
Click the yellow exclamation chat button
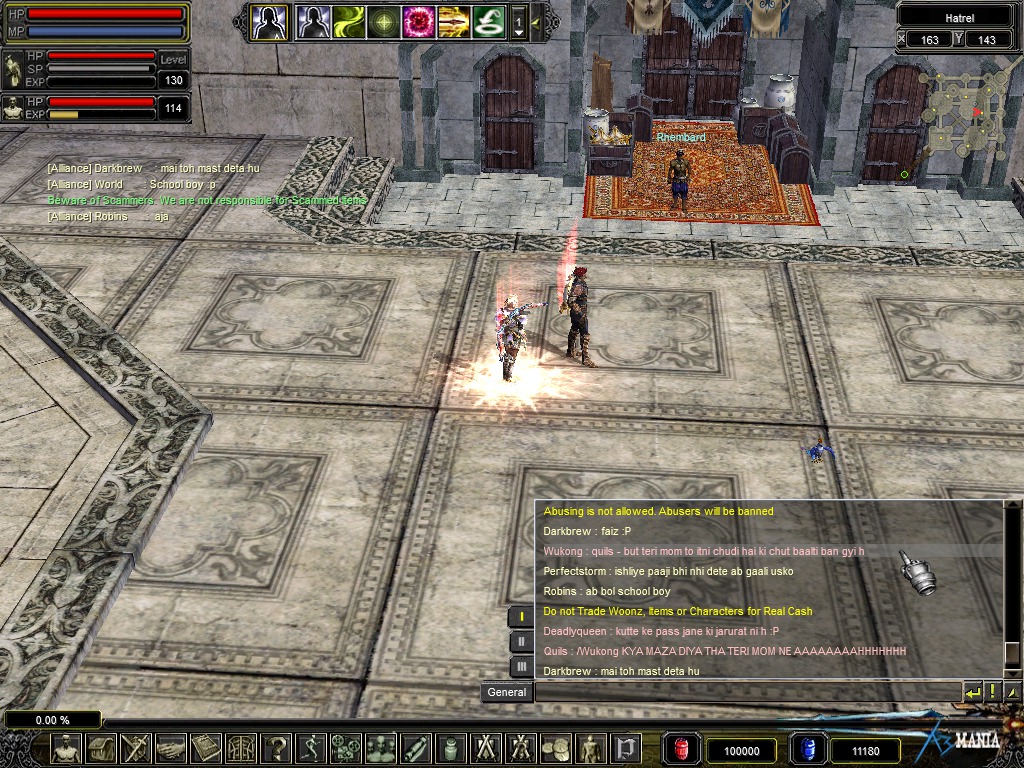pyautogui.click(x=993, y=692)
